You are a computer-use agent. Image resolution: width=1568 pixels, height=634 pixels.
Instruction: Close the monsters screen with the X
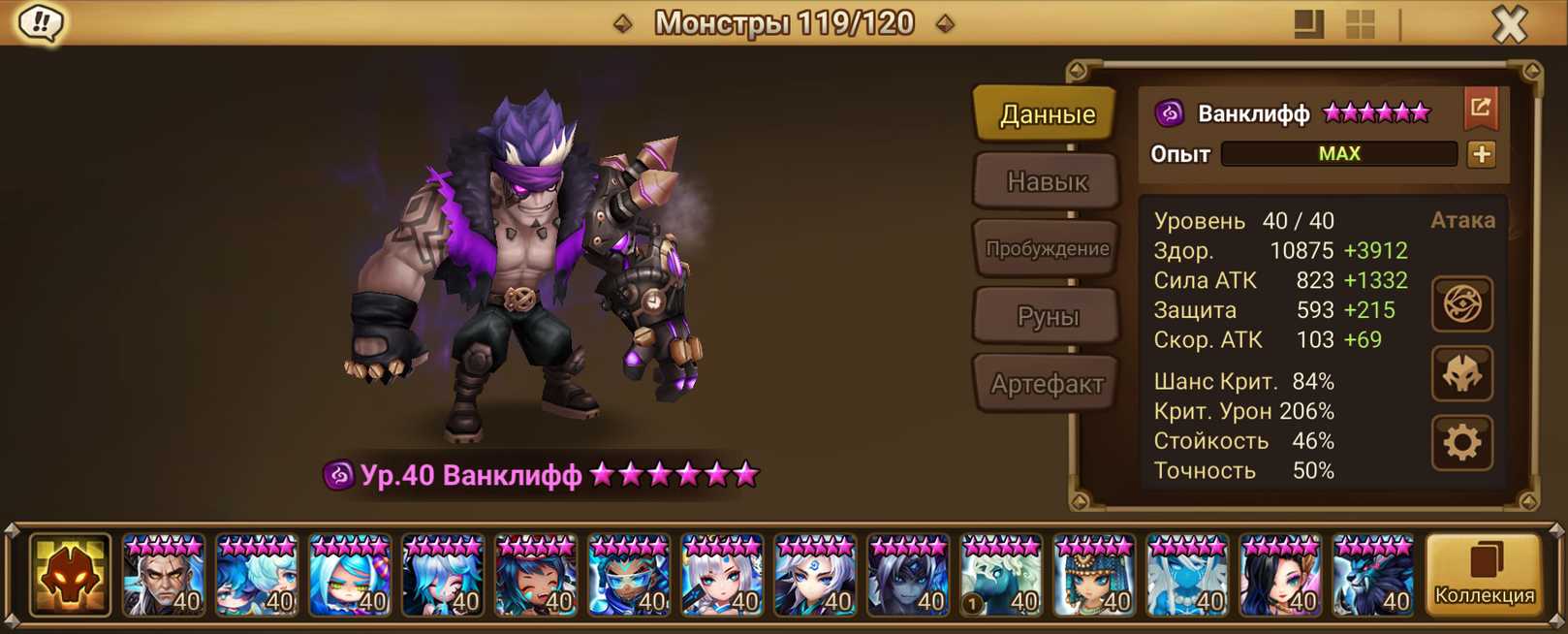pos(1509,24)
